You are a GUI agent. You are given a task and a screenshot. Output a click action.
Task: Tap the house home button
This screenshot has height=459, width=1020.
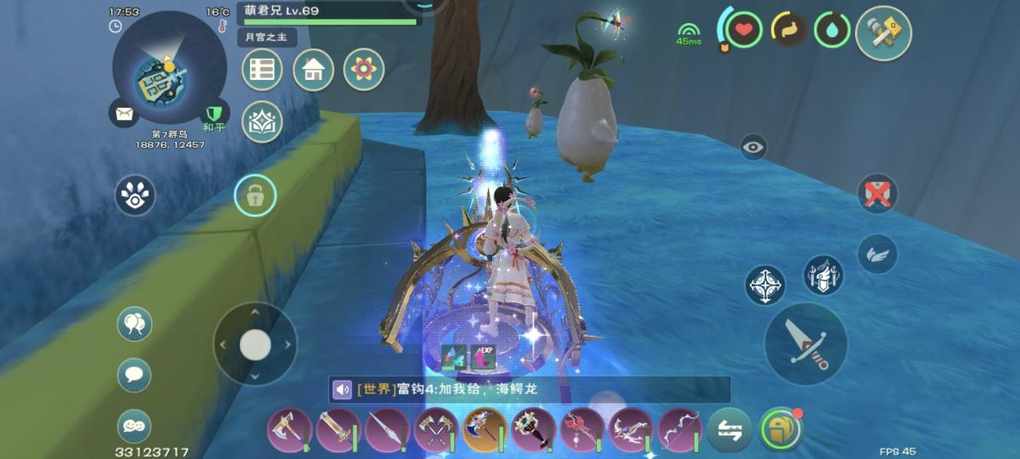click(313, 70)
